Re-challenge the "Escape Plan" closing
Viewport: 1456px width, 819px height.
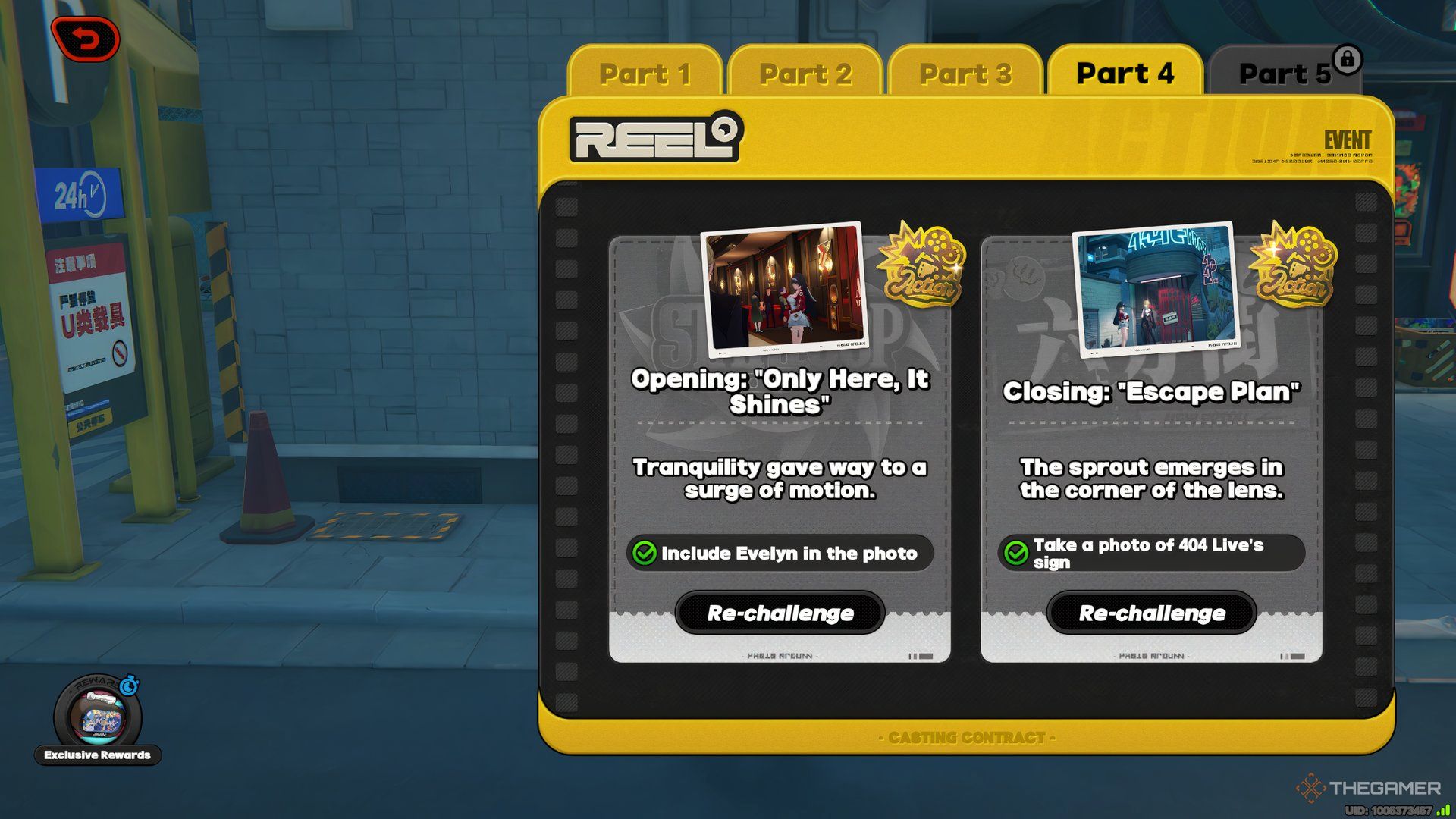point(1152,613)
